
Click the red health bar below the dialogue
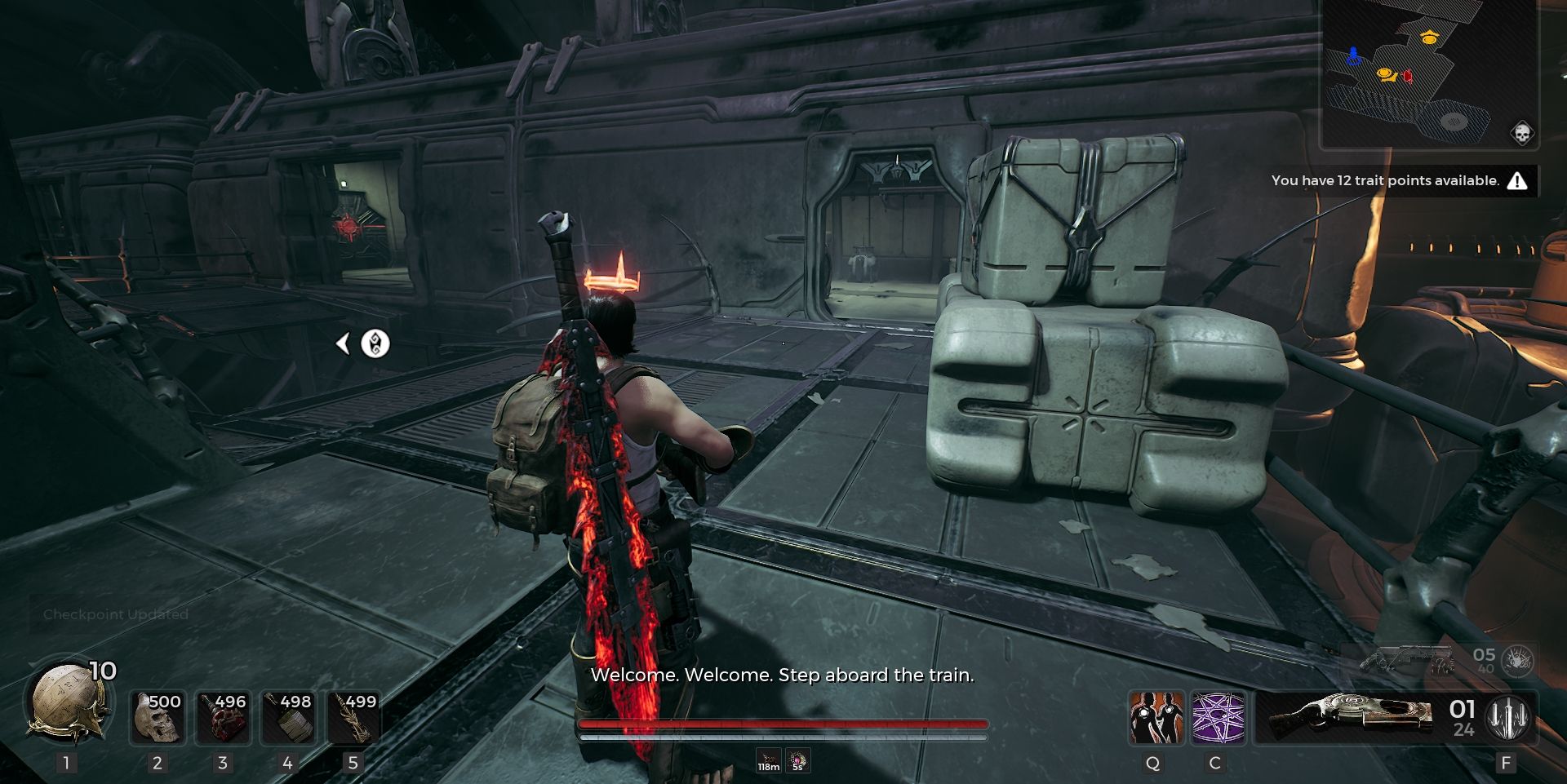(x=783, y=723)
